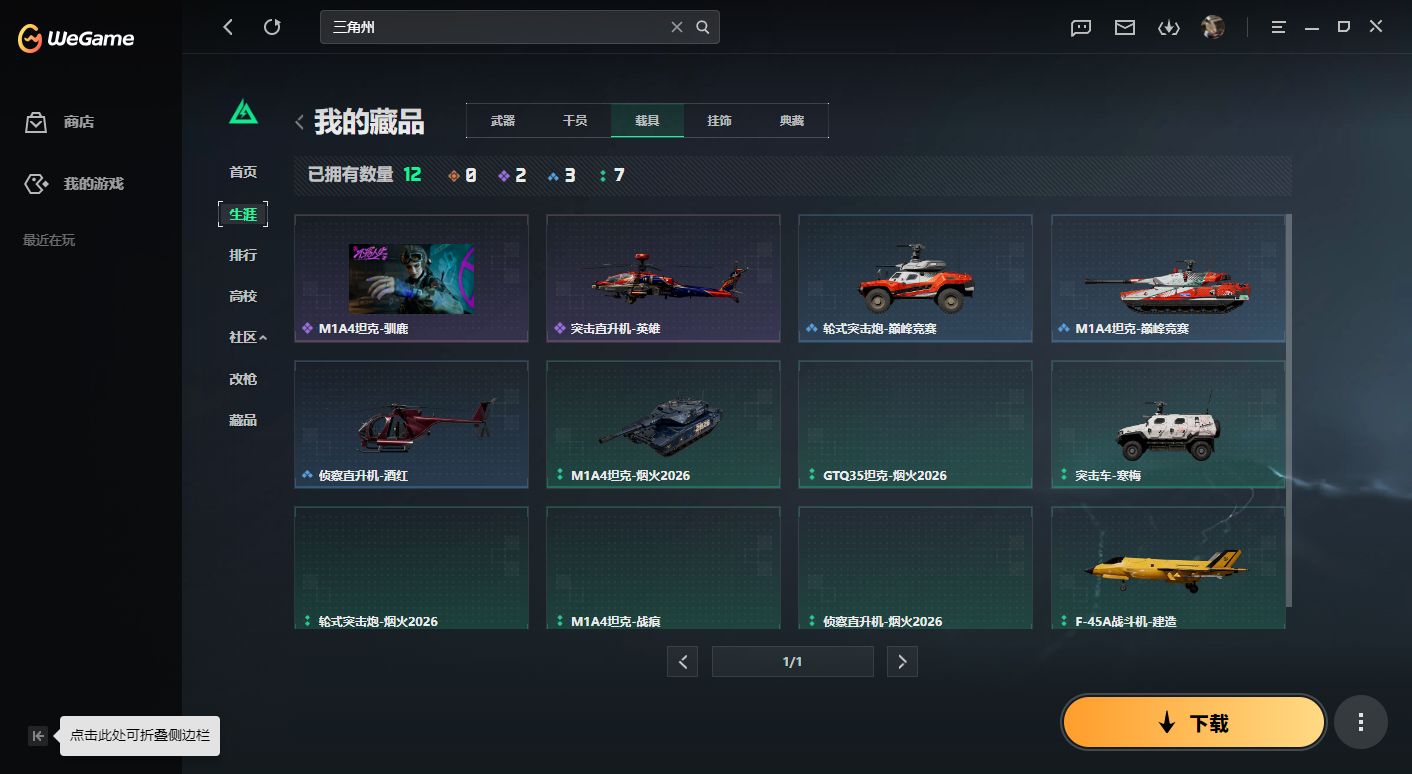Go back using the chevron beside 我的藏品
Viewport: 1412px width, 774px height.
[298, 120]
